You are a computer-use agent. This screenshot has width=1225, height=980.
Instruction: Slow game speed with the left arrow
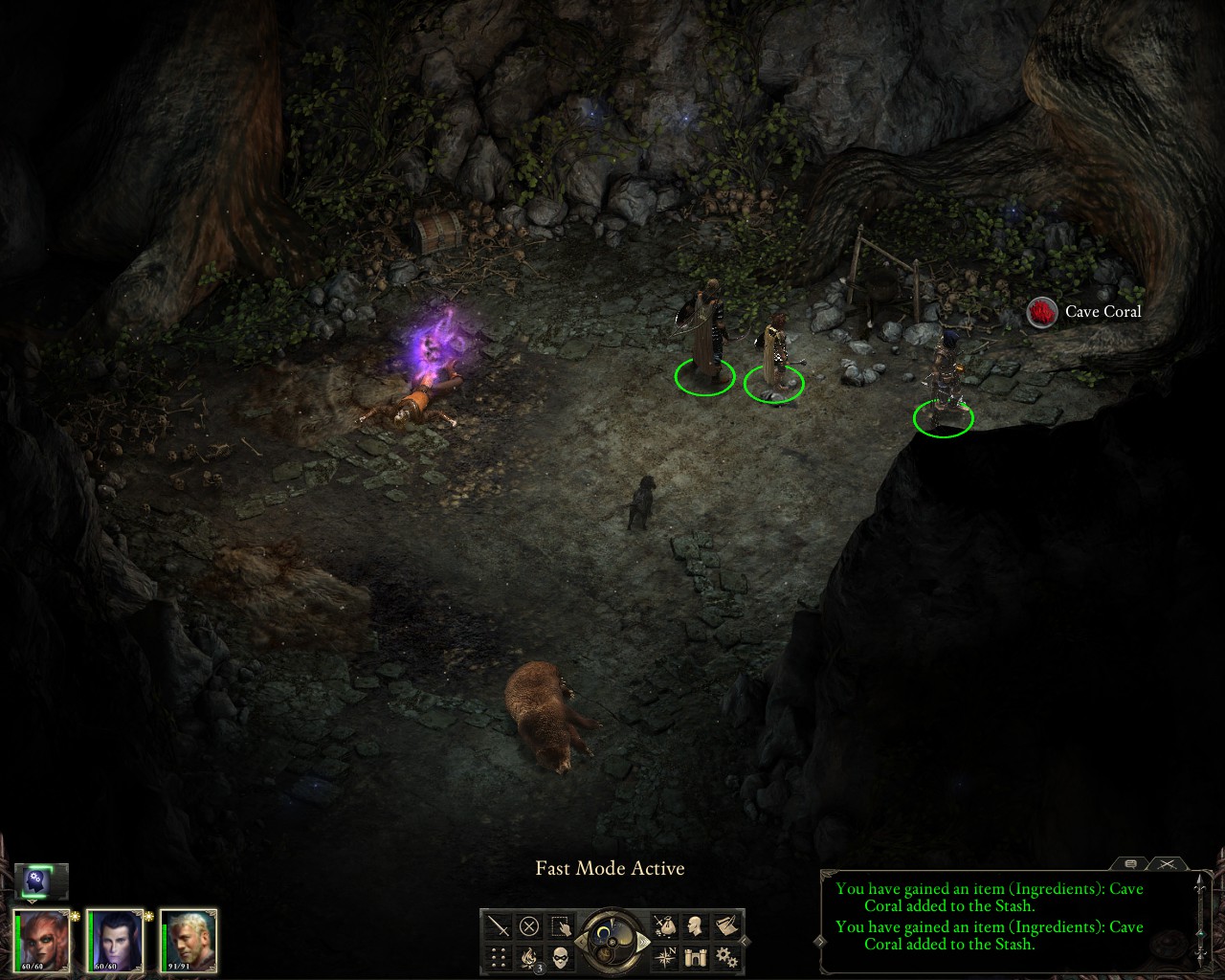[x=581, y=941]
